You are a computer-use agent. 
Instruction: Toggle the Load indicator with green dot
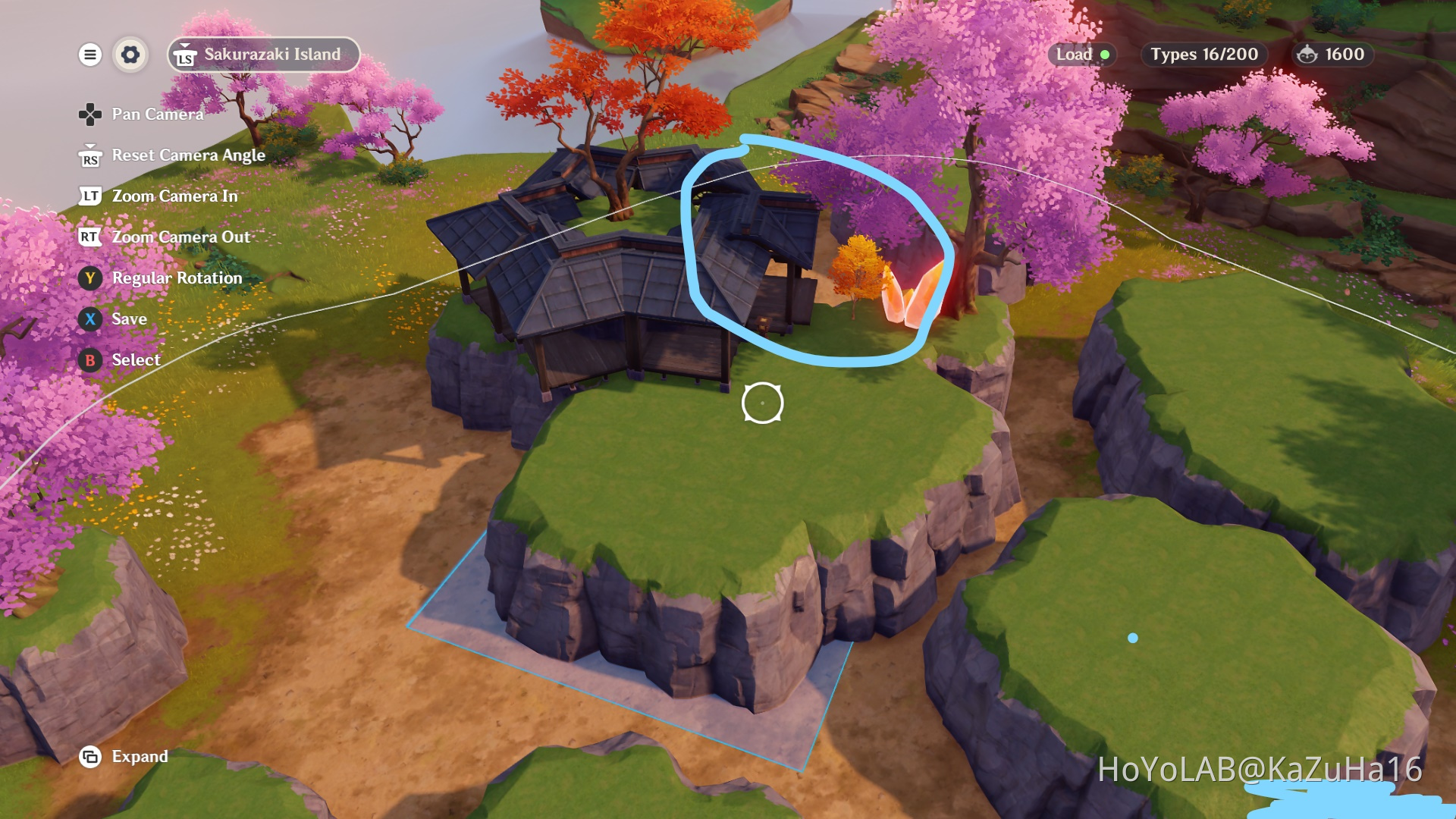[x=1082, y=55]
